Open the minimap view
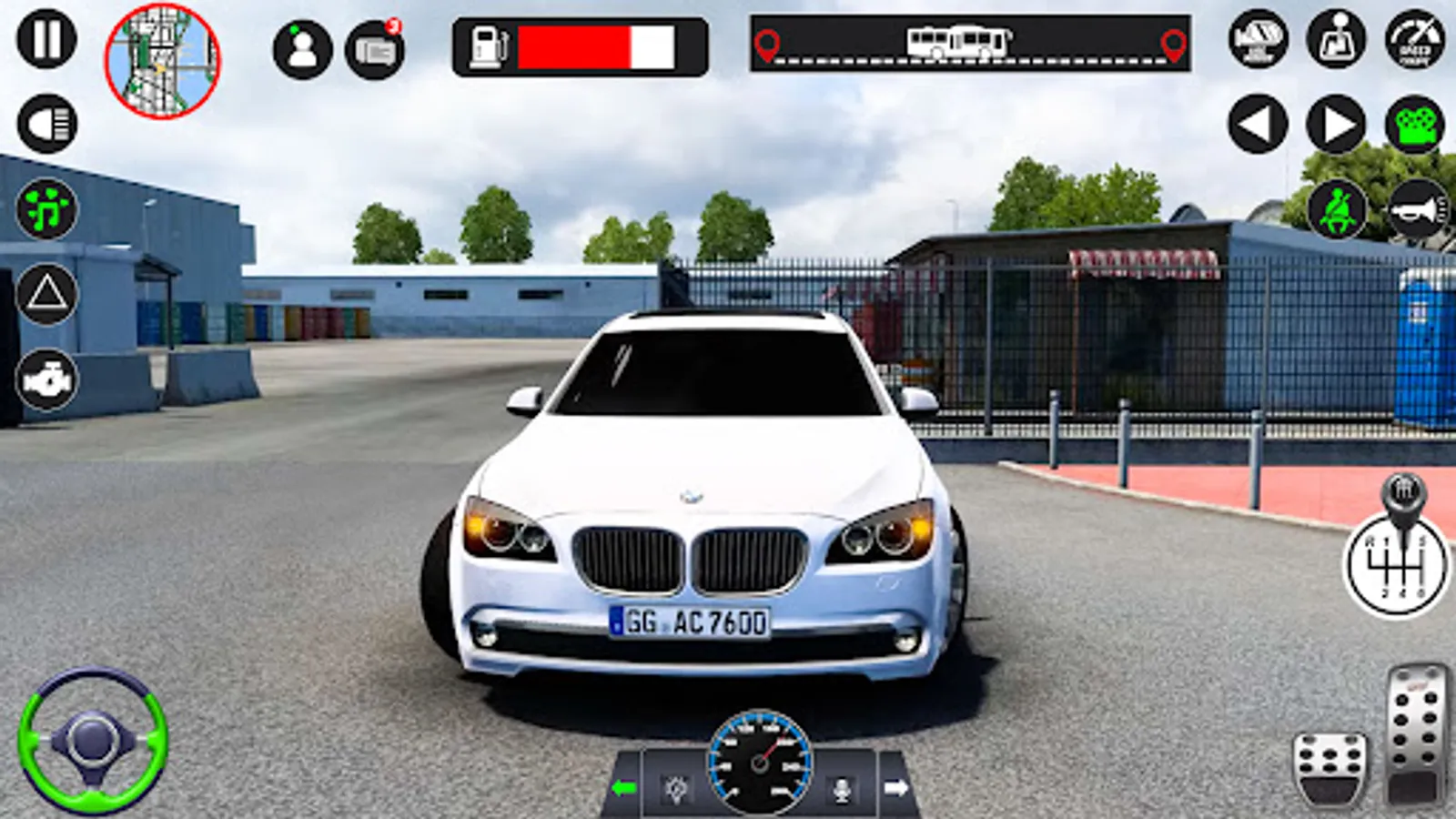 point(164,56)
